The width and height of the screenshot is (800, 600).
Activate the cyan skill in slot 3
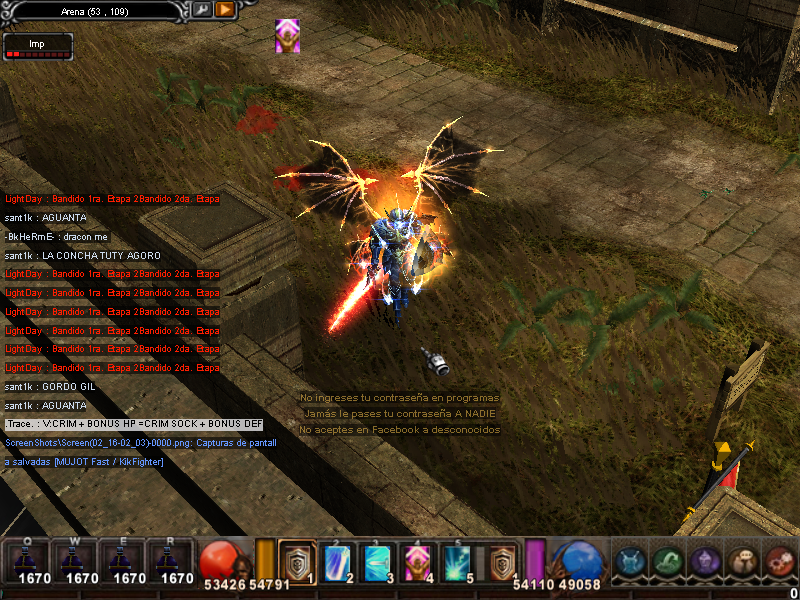[377, 561]
